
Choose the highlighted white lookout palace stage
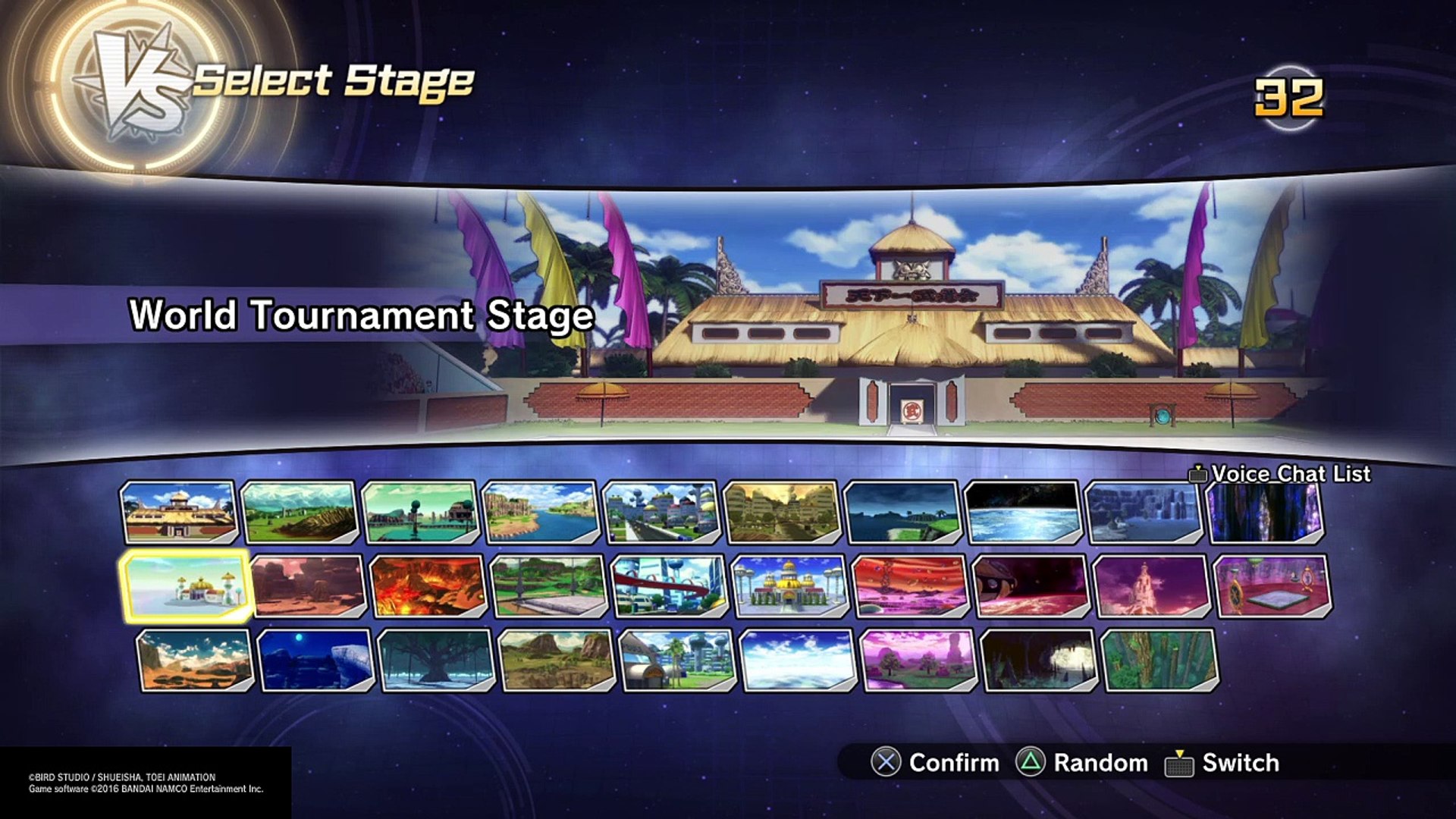(x=187, y=587)
